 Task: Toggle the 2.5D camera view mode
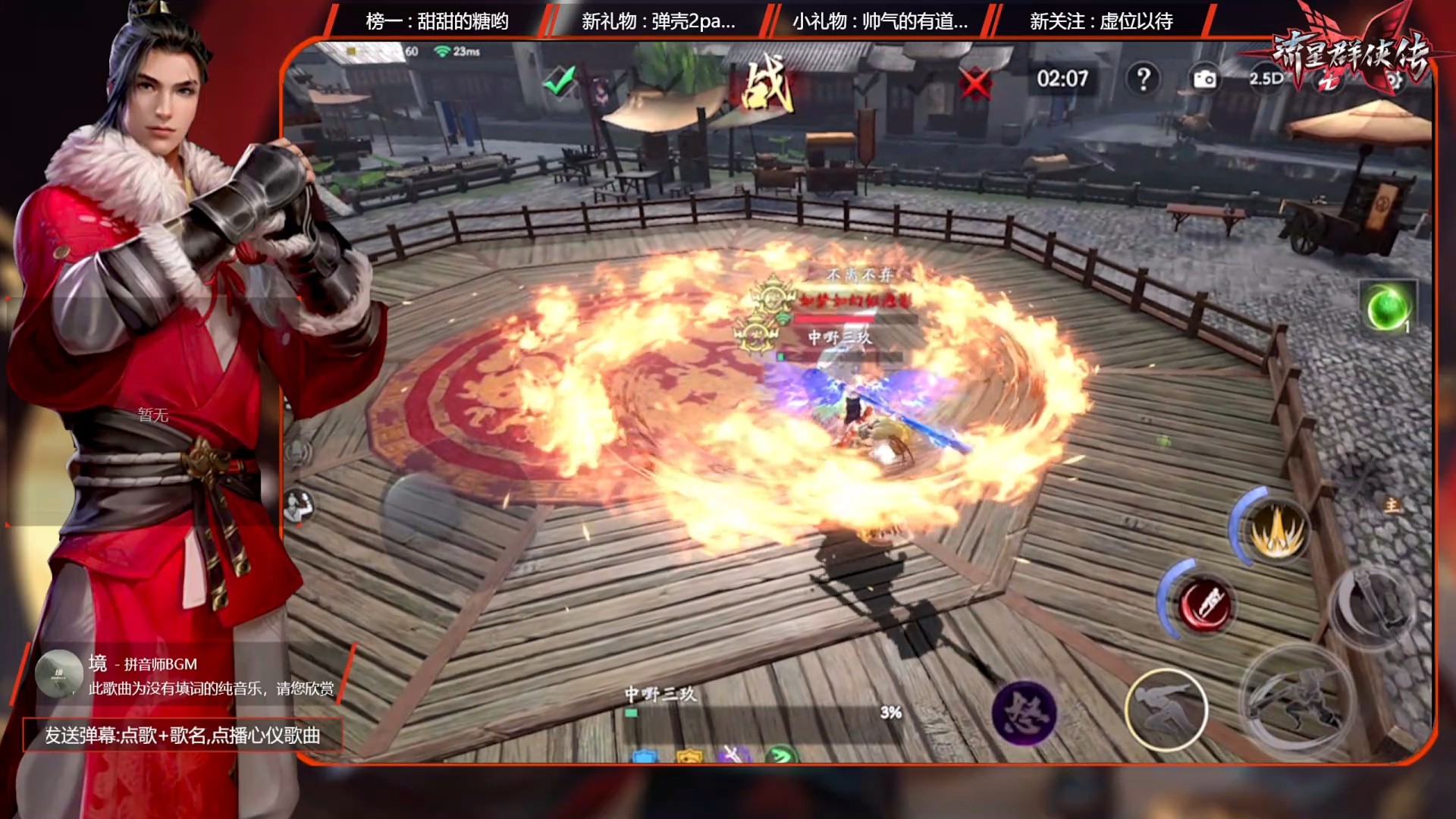coord(1266,78)
